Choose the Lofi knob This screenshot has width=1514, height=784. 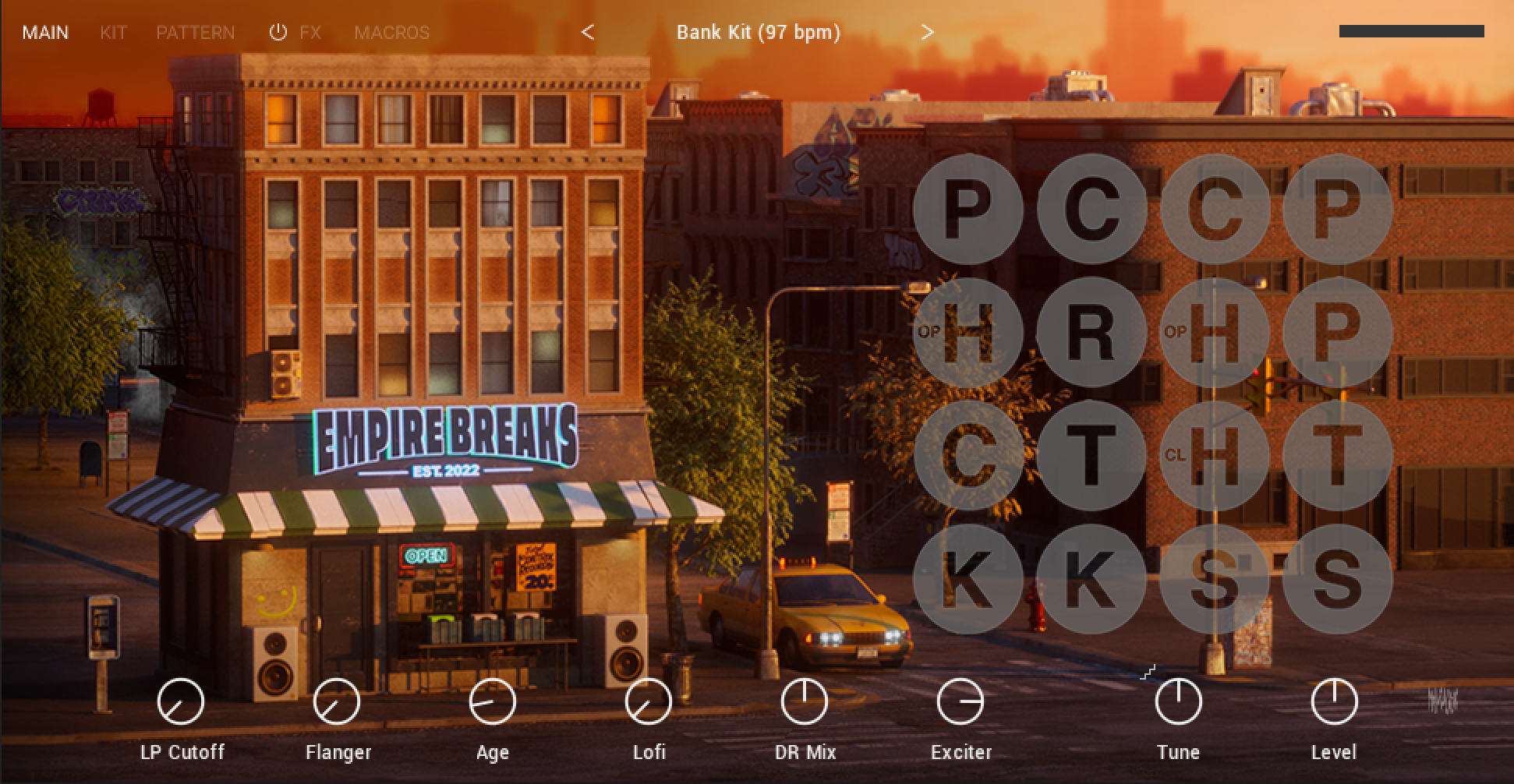coord(649,701)
